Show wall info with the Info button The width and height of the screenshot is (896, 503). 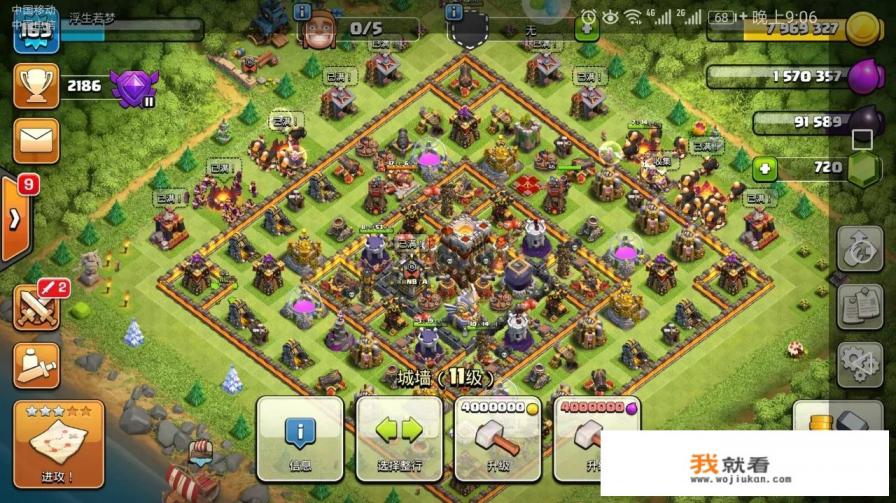coord(300,440)
